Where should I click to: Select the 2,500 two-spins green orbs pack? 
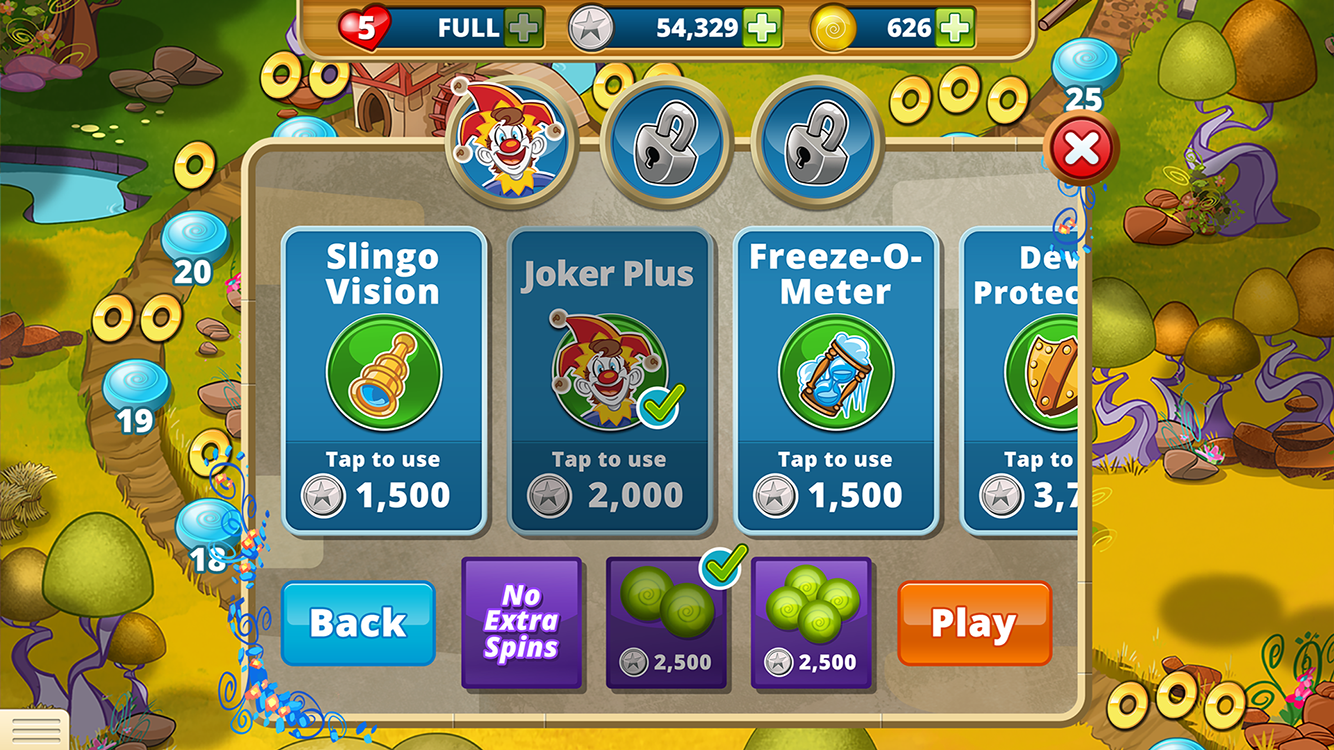tap(665, 620)
